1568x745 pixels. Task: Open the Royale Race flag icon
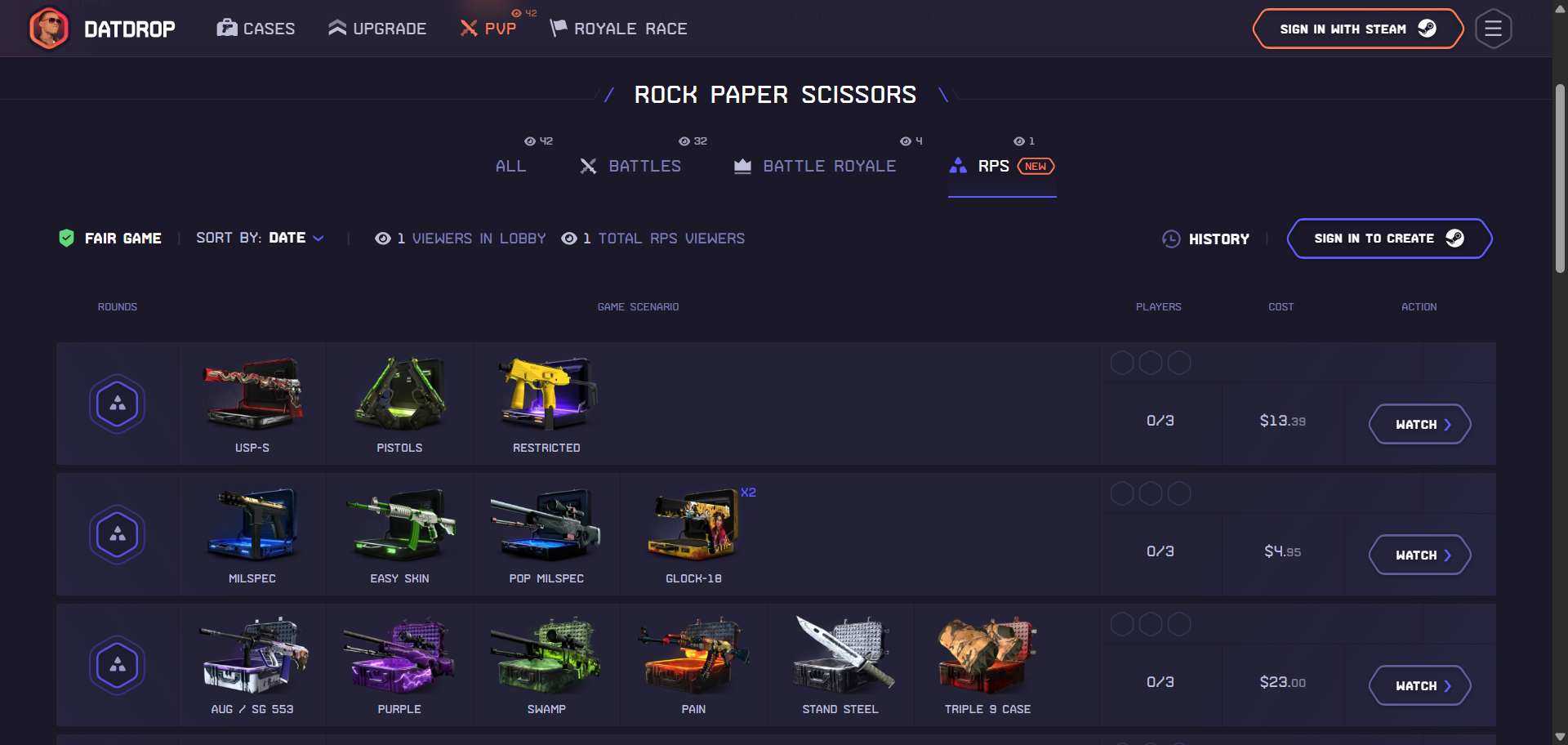[x=558, y=27]
